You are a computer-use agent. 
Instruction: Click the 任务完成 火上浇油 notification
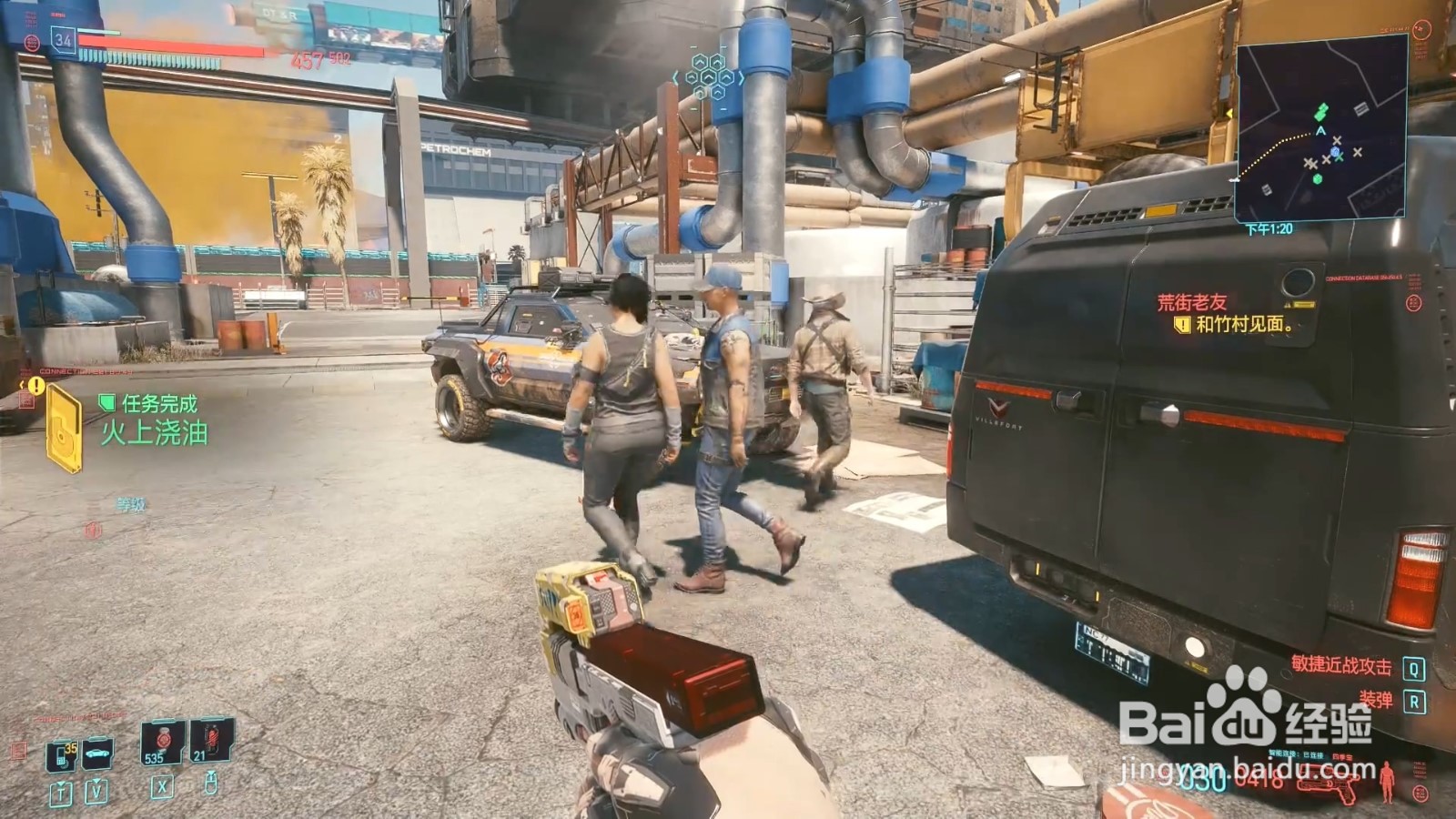[153, 420]
